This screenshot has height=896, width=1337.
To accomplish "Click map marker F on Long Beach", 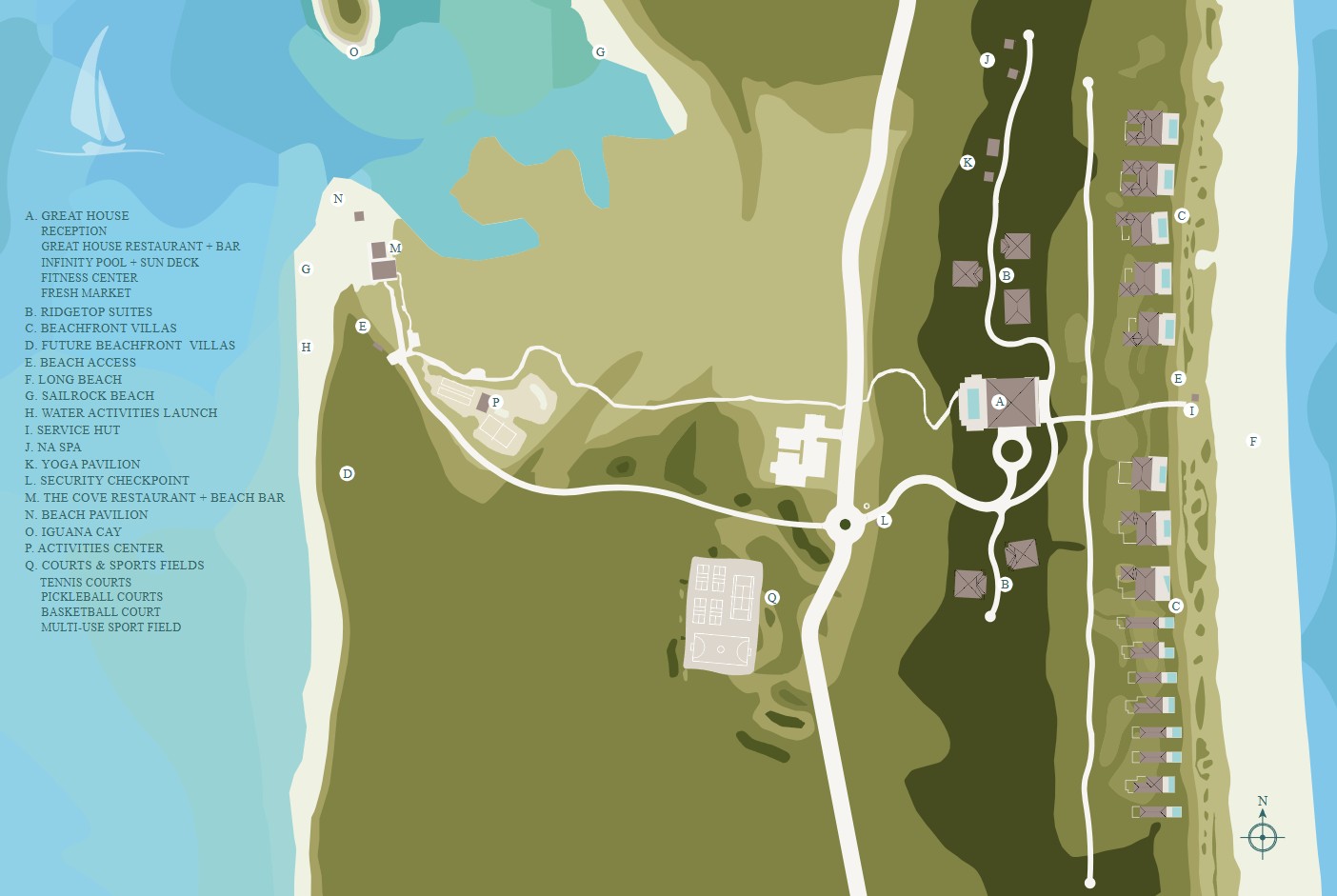I will (1253, 441).
